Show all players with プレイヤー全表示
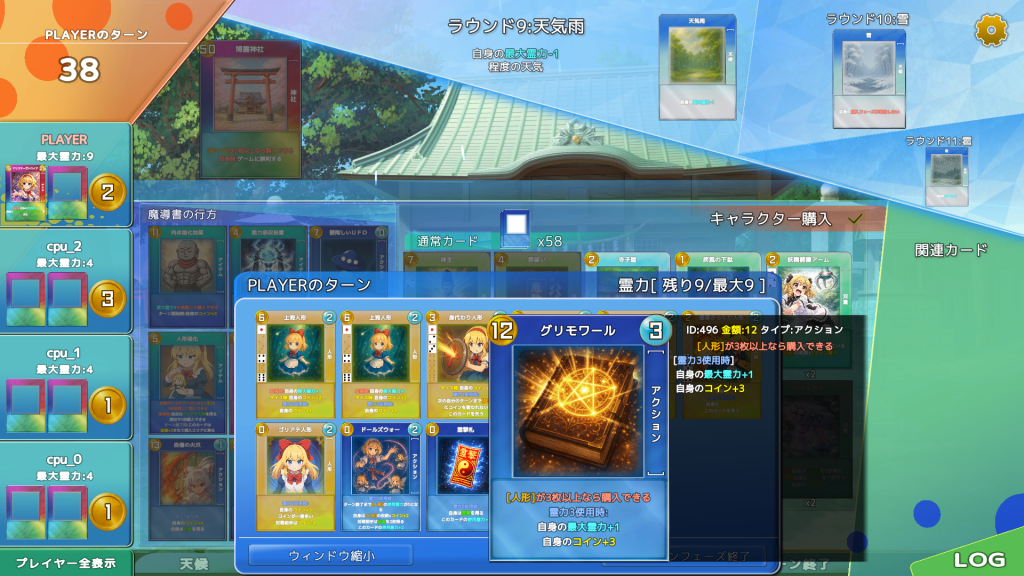1024x576 pixels. coord(65,563)
